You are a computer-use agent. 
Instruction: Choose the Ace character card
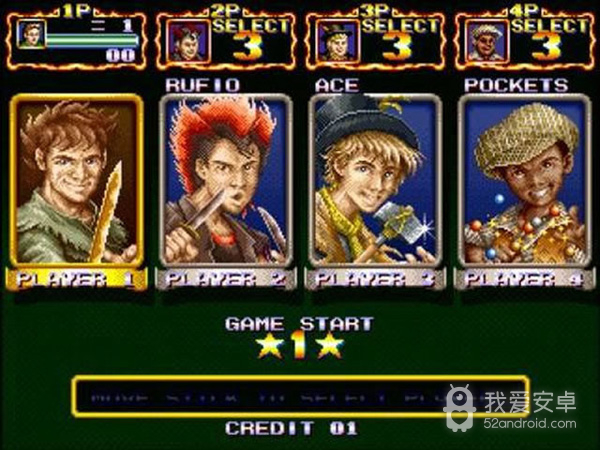click(x=374, y=180)
